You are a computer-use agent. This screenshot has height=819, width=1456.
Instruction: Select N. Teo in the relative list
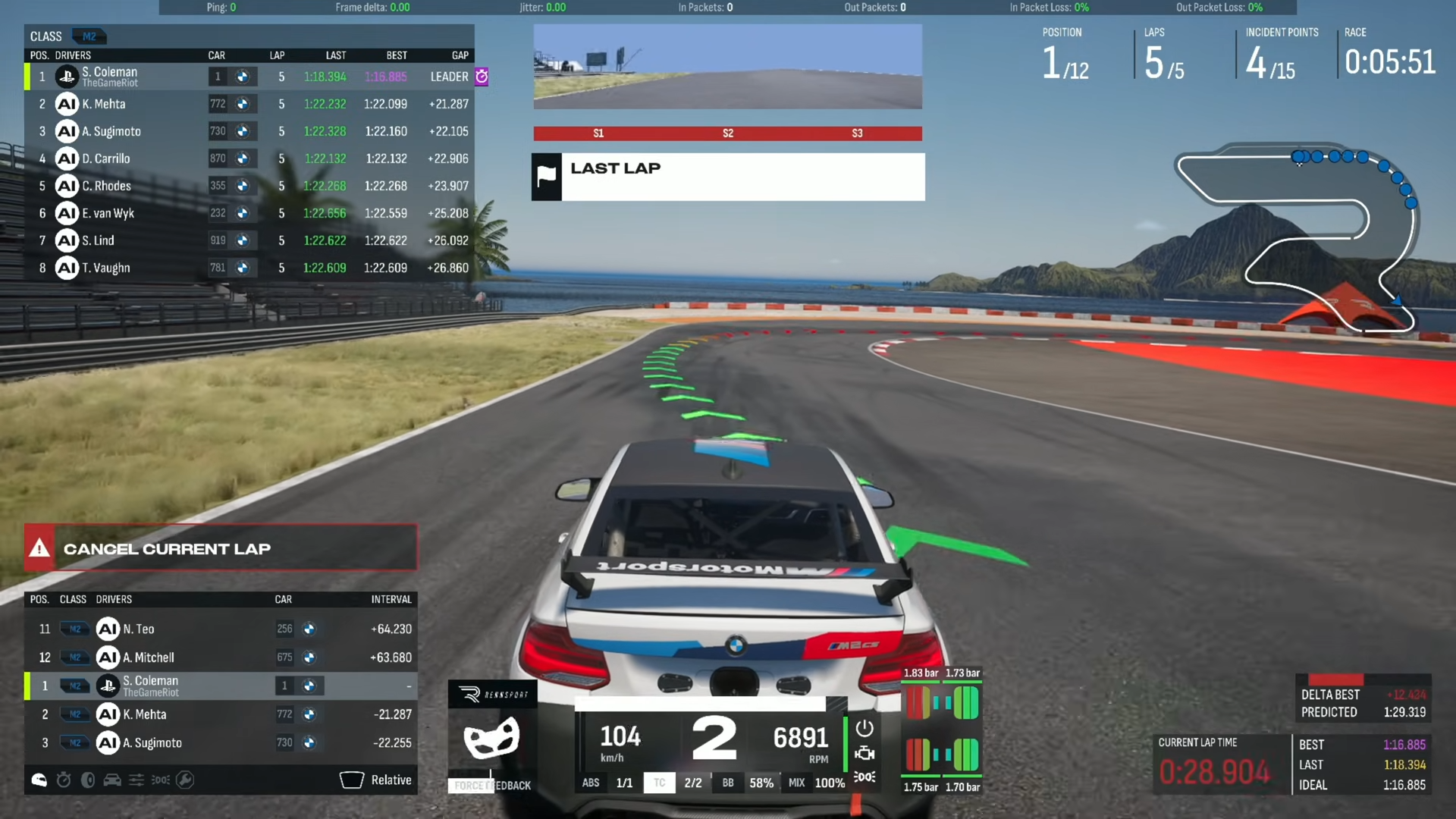pos(139,629)
